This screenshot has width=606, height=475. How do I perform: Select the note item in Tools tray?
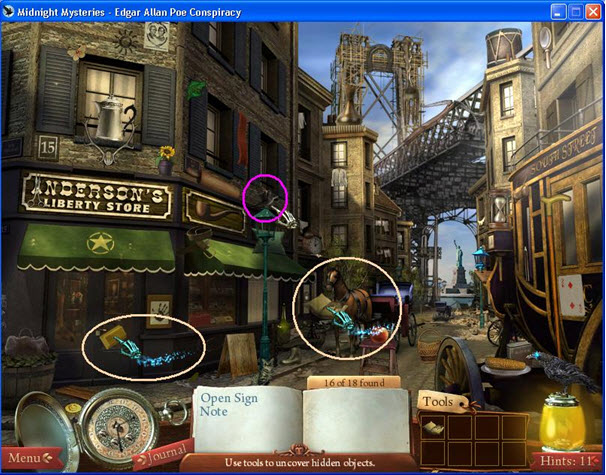coord(435,427)
